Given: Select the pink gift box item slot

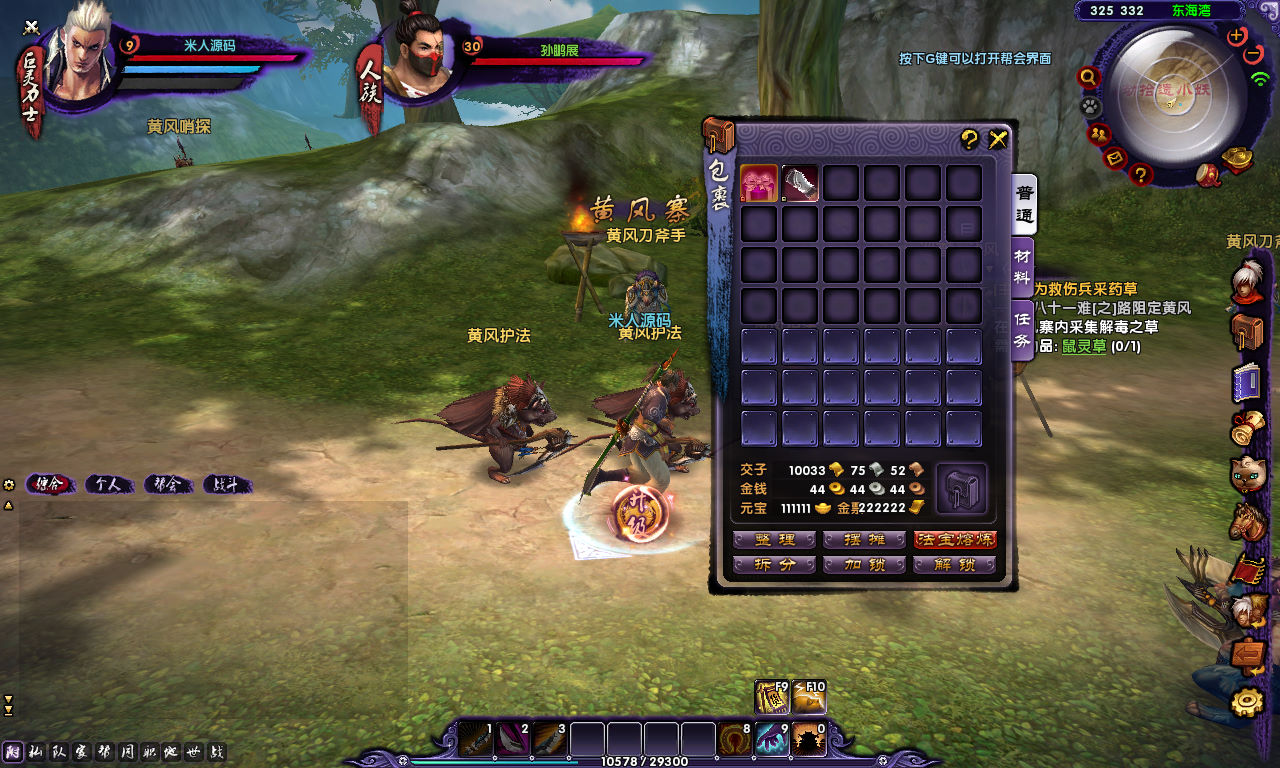Looking at the screenshot, I should (759, 183).
